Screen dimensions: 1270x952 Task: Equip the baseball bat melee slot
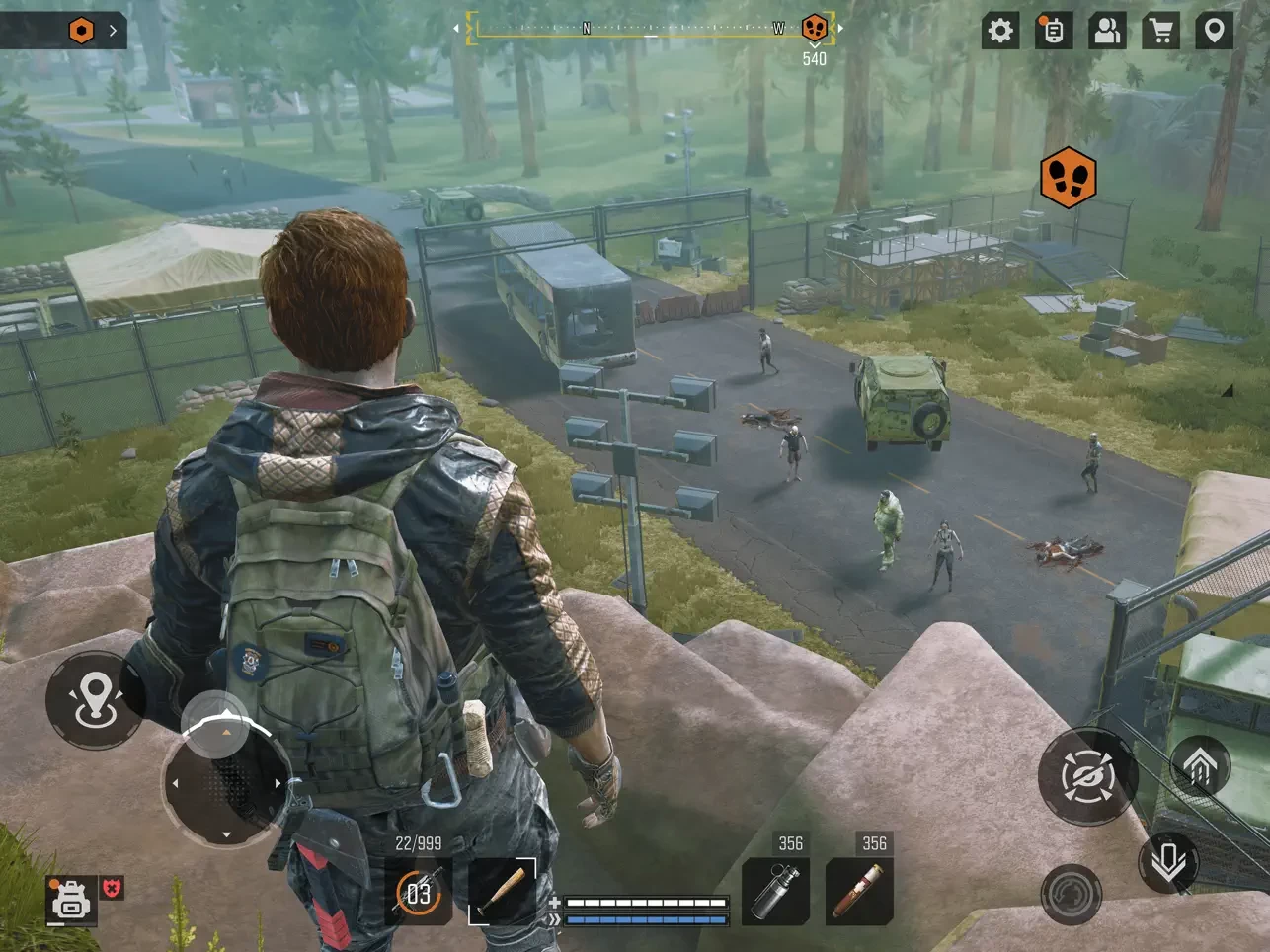coord(502,892)
